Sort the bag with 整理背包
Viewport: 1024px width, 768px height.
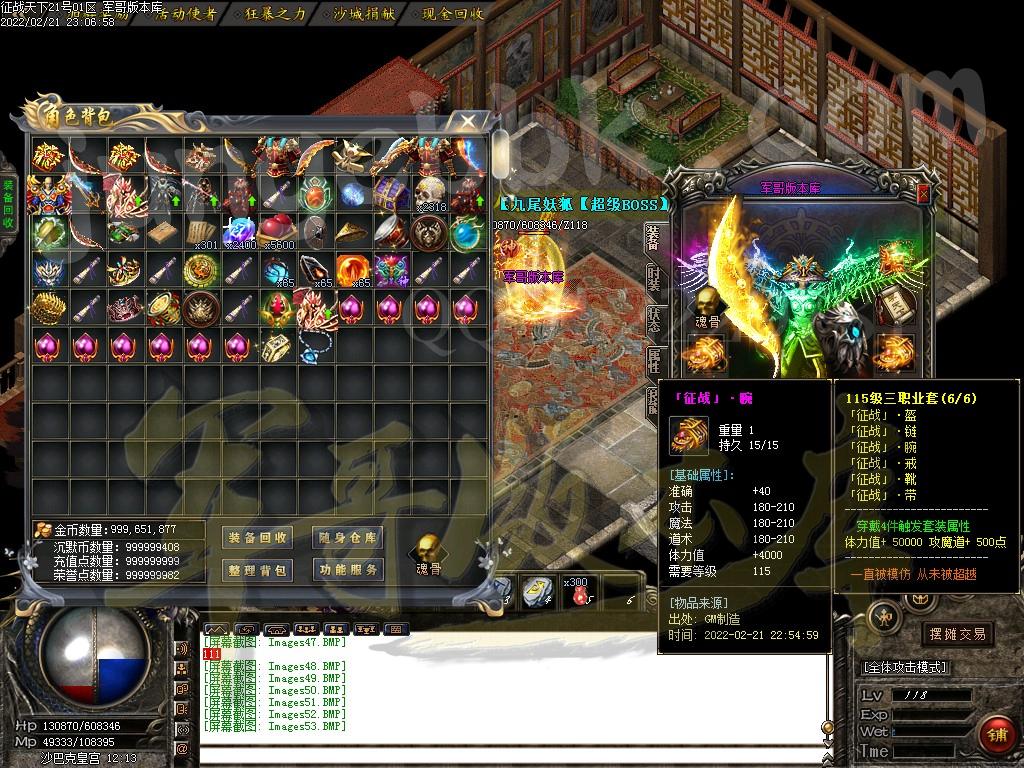[x=258, y=570]
